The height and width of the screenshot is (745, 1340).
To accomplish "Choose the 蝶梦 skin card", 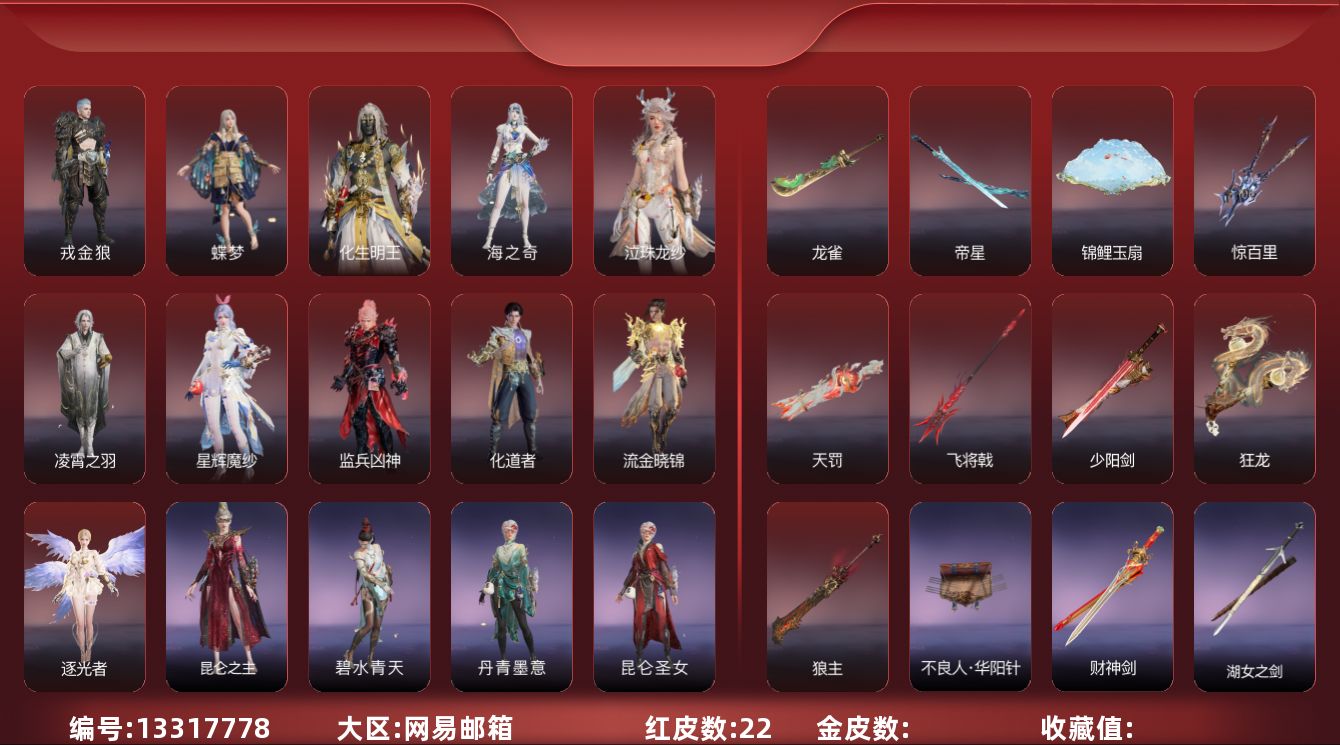I will pos(226,180).
